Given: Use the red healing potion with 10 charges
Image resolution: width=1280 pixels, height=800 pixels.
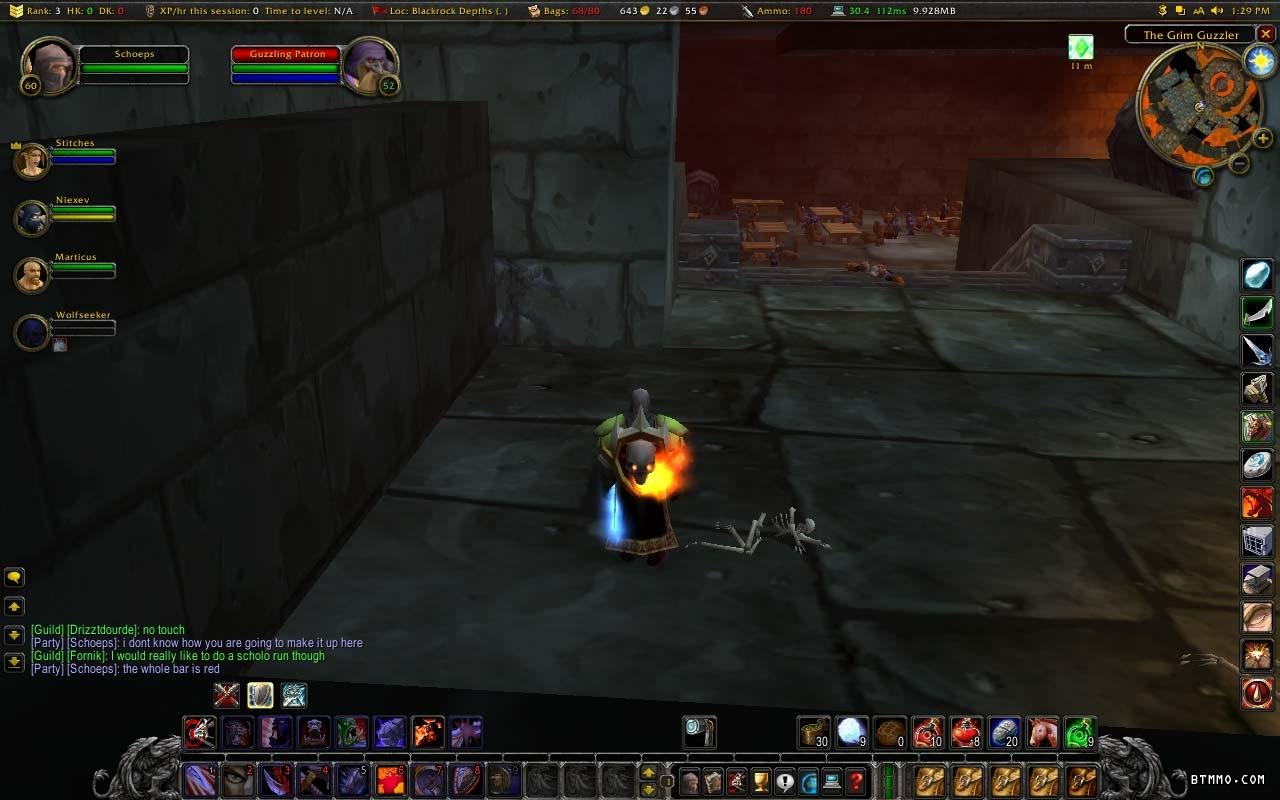Looking at the screenshot, I should [929, 733].
